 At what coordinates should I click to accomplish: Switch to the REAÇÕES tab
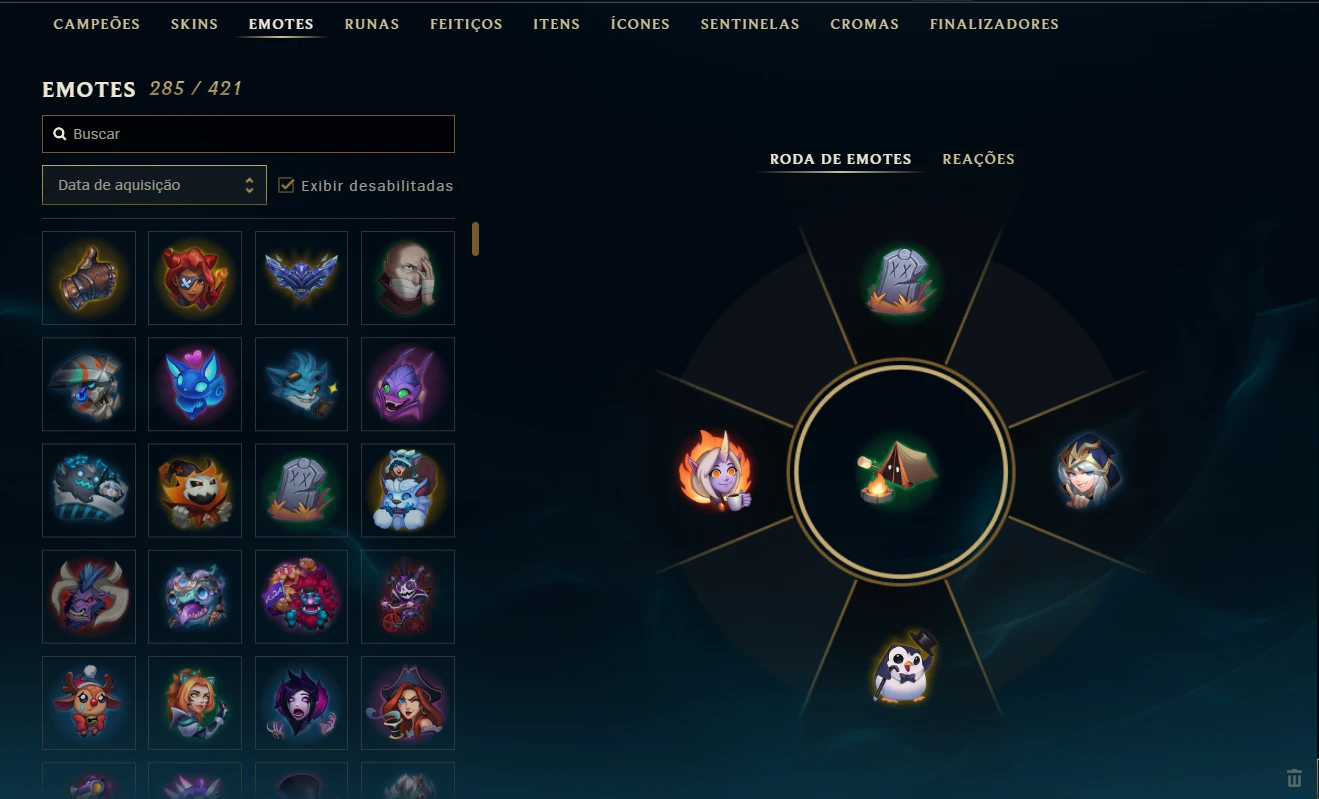point(978,159)
